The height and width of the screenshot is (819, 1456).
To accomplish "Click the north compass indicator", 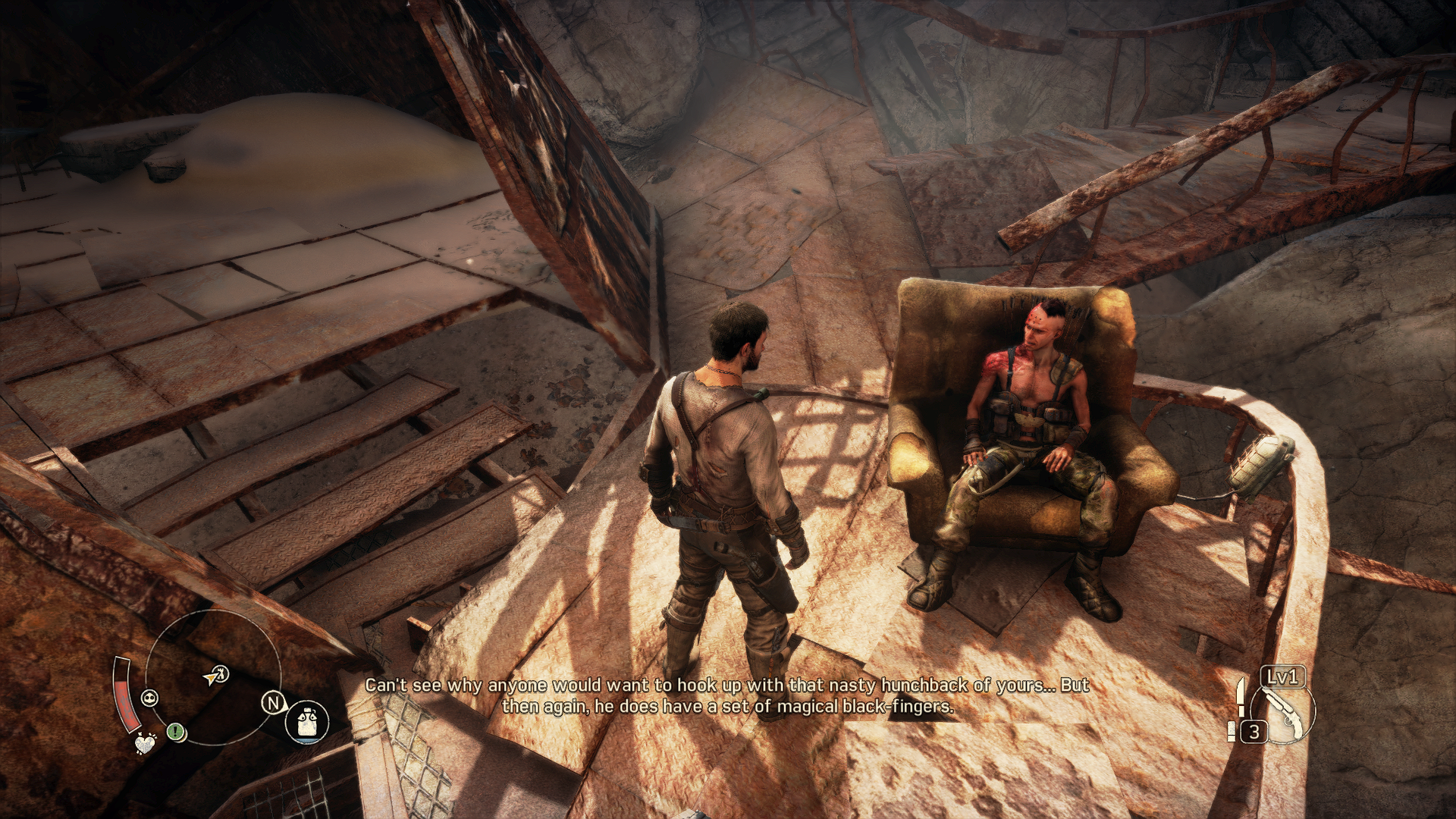I will 272,703.
